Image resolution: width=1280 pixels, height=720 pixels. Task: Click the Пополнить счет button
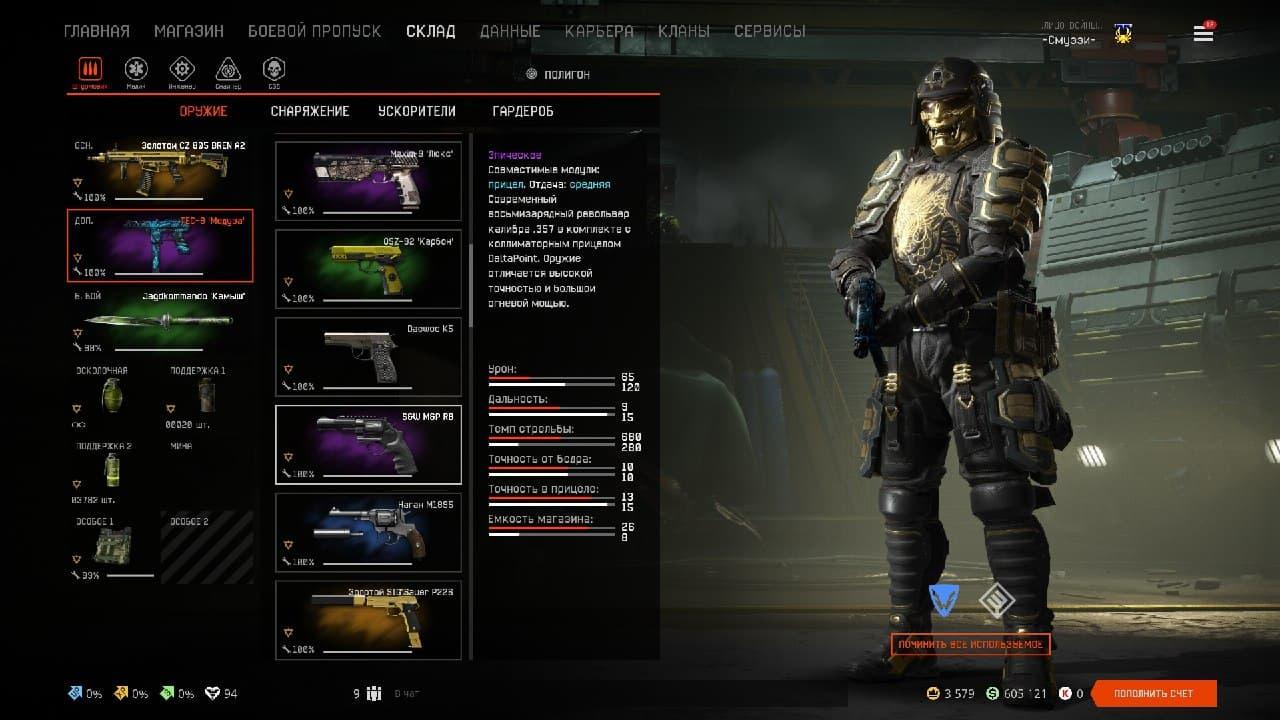coord(1154,693)
